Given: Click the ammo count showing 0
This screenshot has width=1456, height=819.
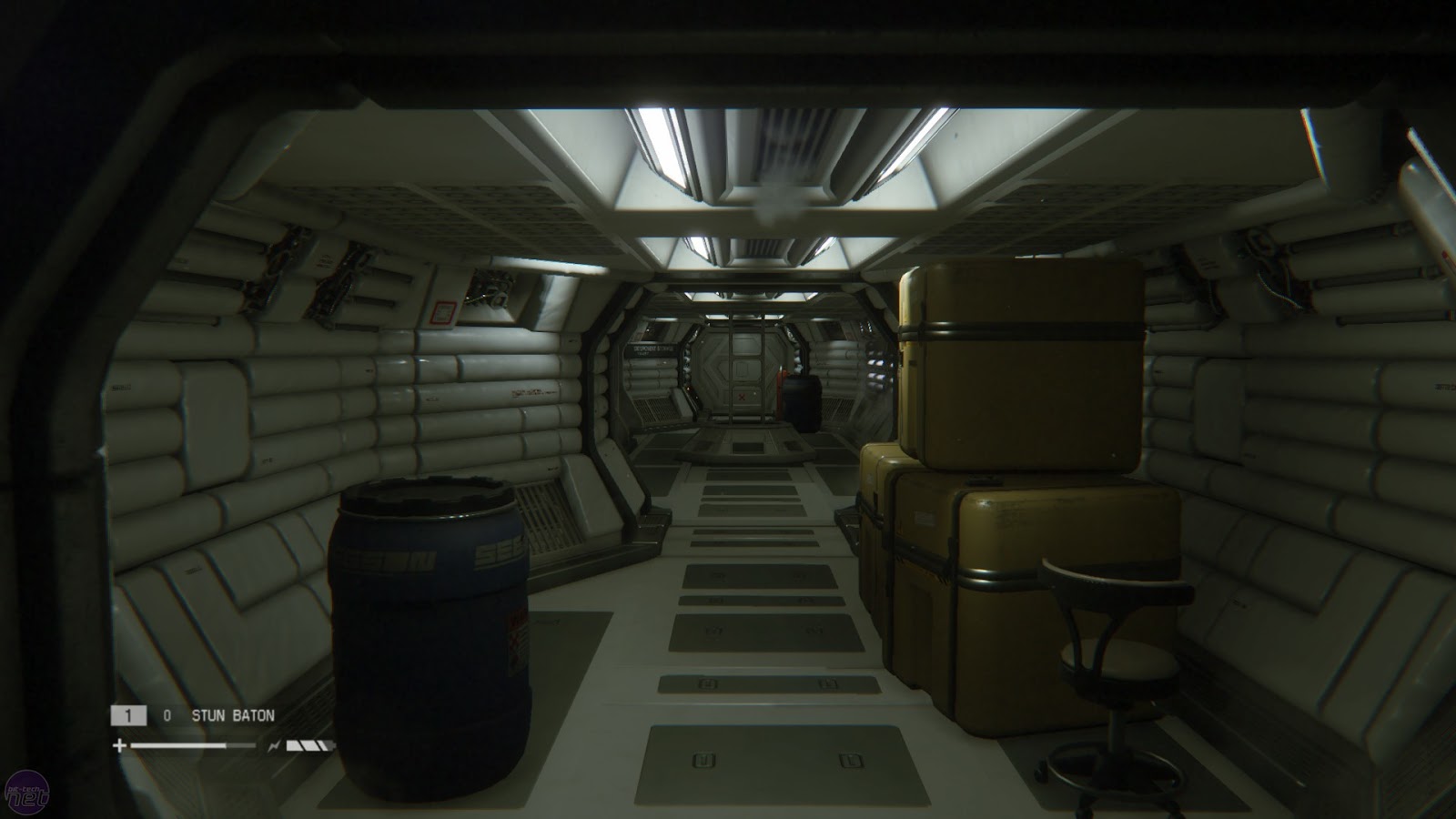Looking at the screenshot, I should click(167, 716).
